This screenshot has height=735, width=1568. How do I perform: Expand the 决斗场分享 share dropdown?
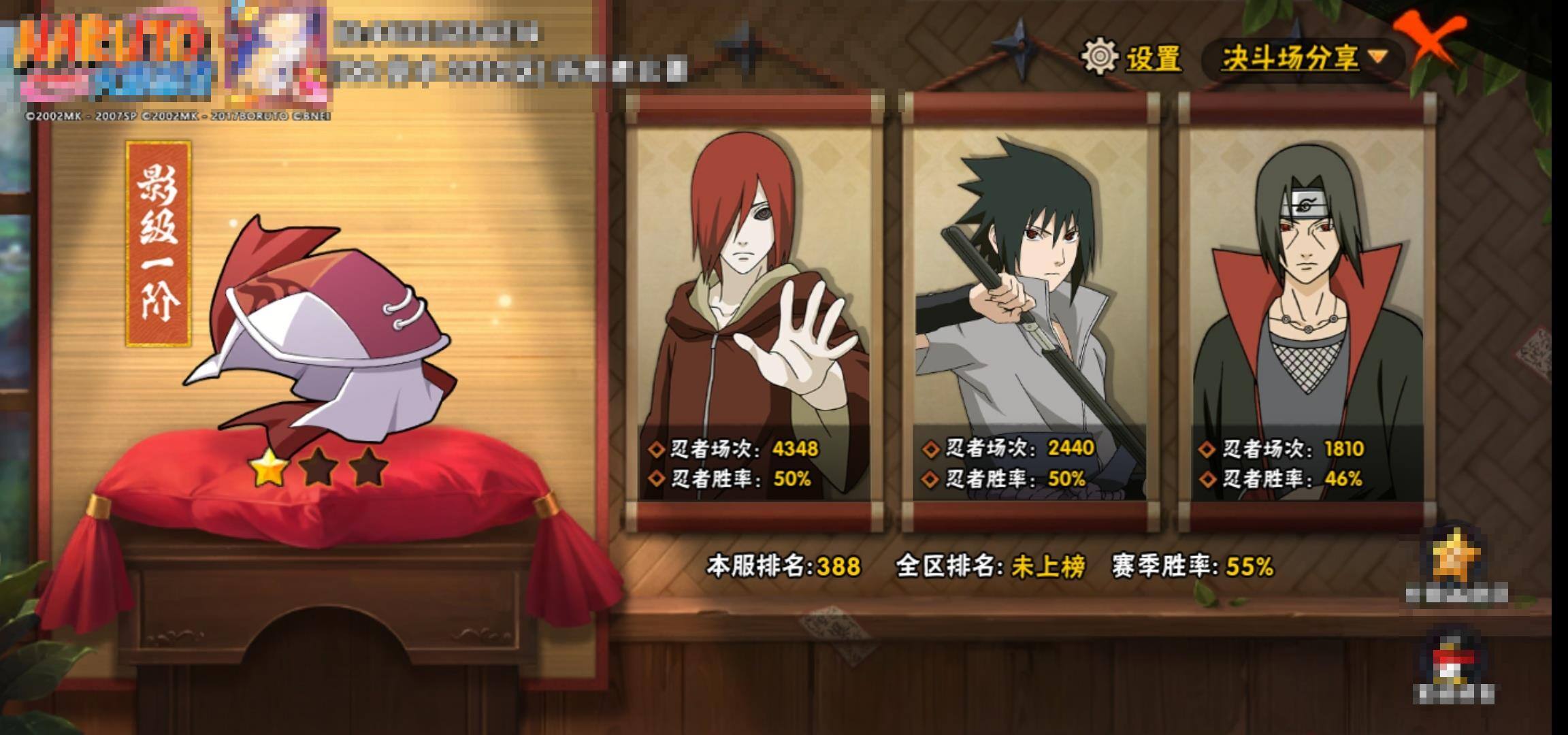coord(1303,59)
